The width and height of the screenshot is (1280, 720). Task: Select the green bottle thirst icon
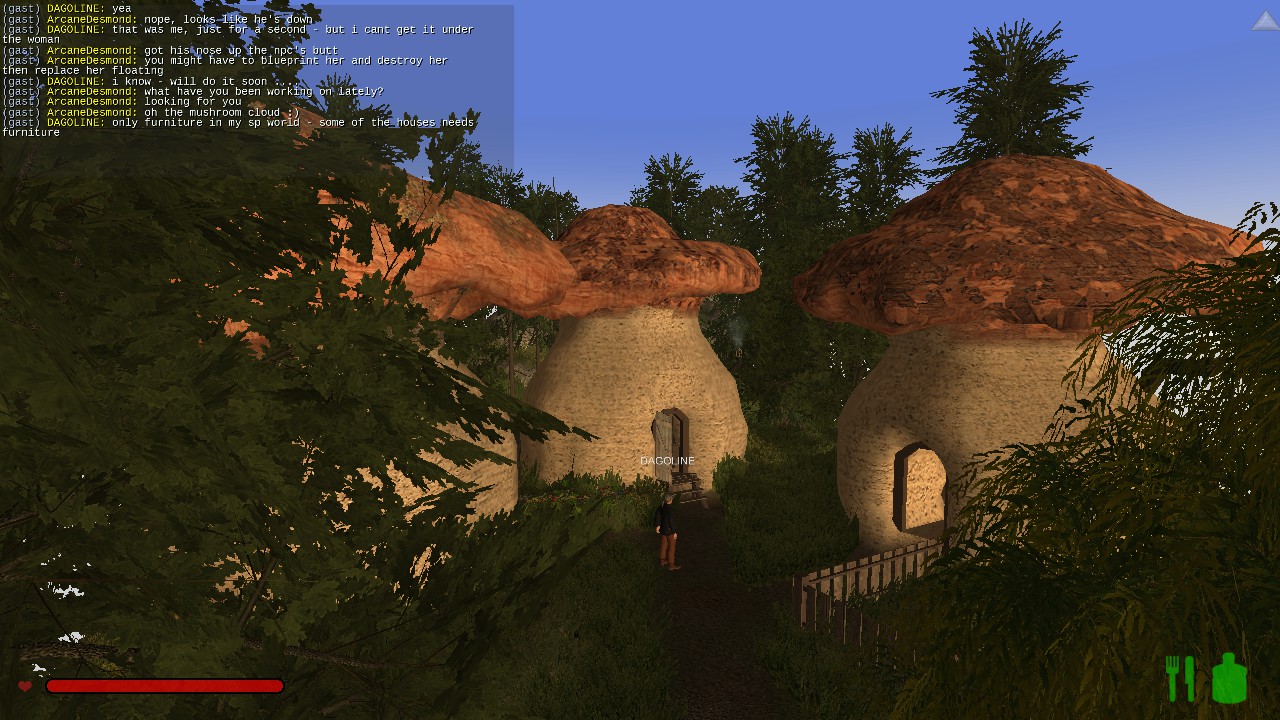click(1229, 678)
